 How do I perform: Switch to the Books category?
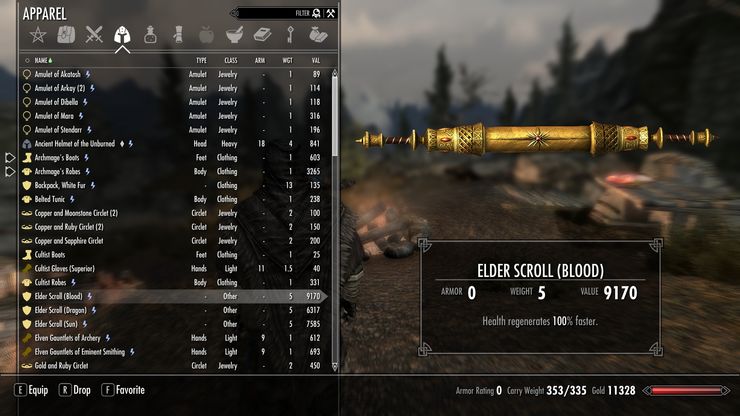click(x=261, y=36)
